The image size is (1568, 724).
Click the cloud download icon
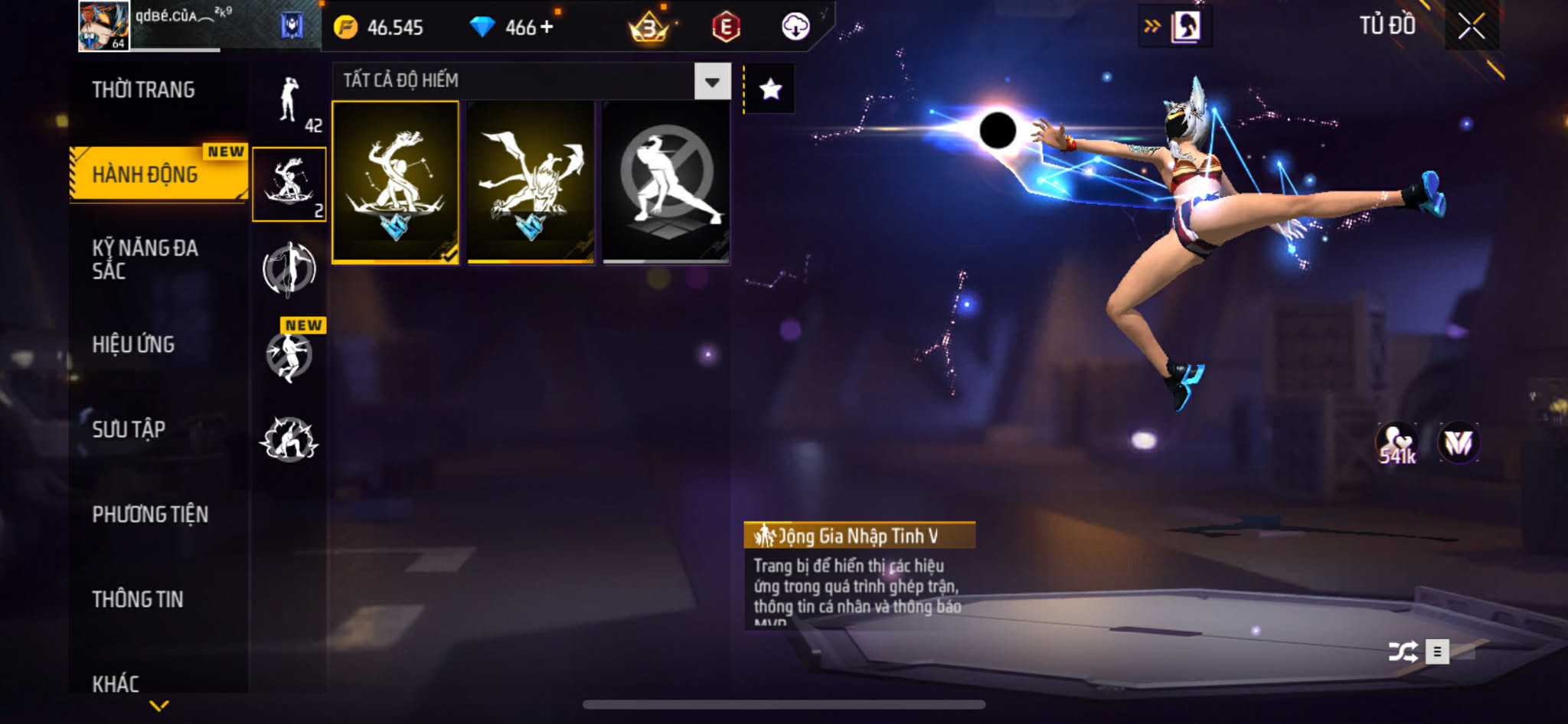(x=795, y=27)
